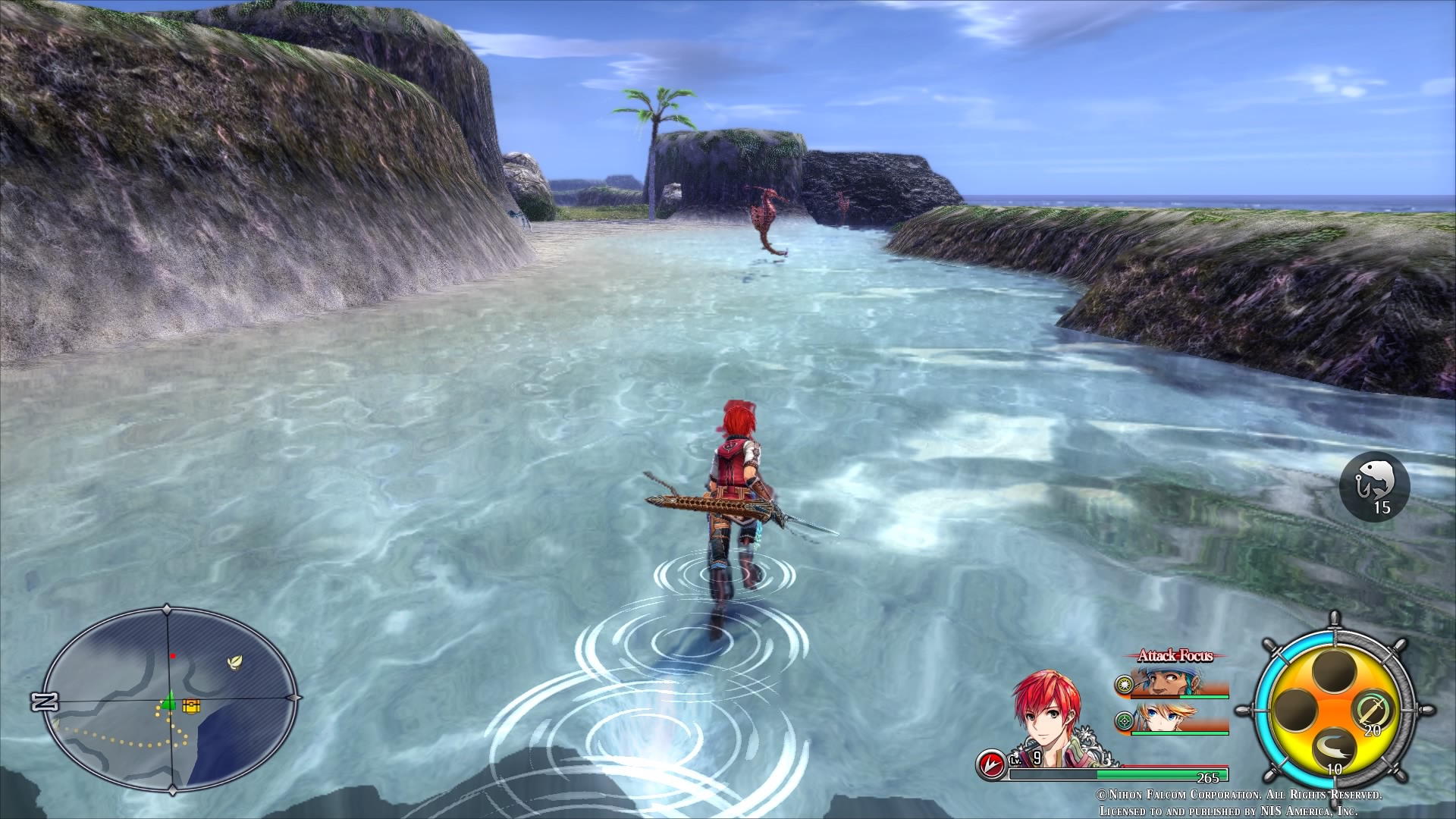
Task: Select Adol's red-haired character portrait
Action: (1049, 718)
